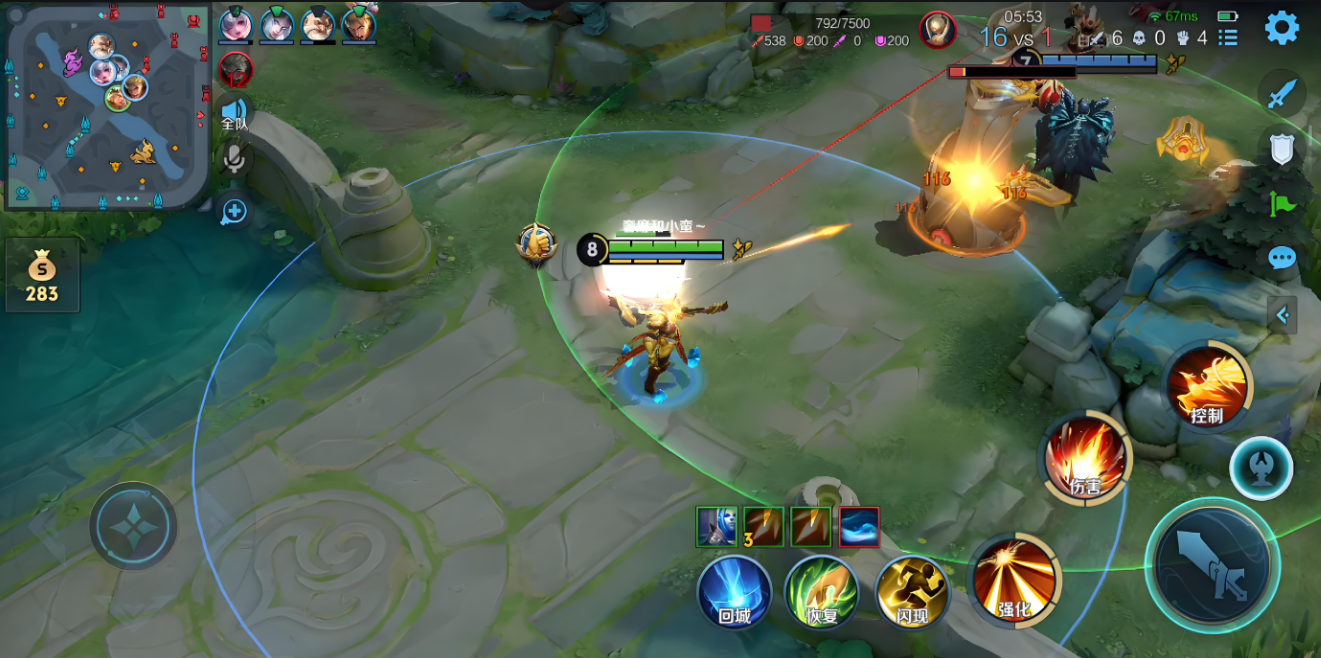Image resolution: width=1321 pixels, height=658 pixels.
Task: Trigger the 控制 ultimate skill
Action: click(x=1208, y=387)
